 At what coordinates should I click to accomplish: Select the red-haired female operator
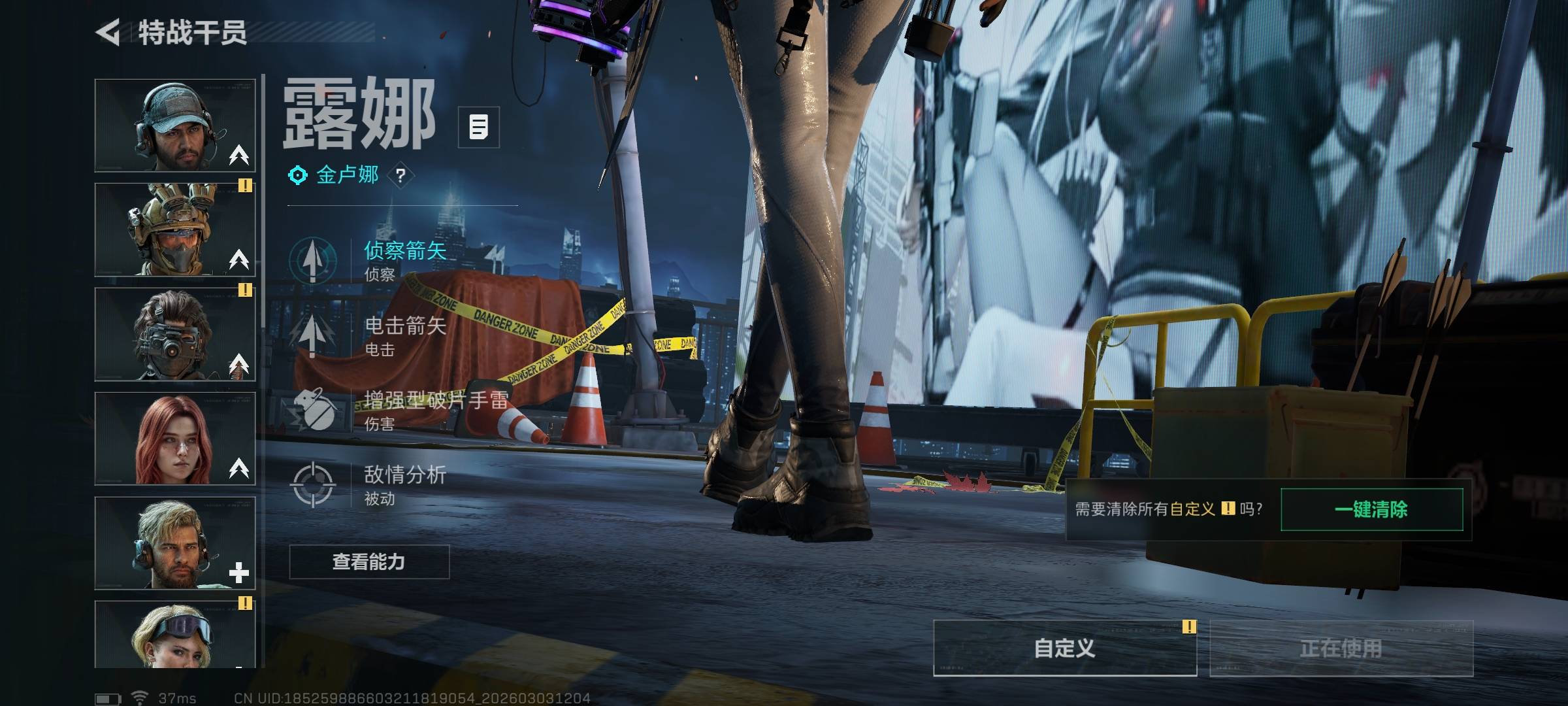pyautogui.click(x=175, y=439)
